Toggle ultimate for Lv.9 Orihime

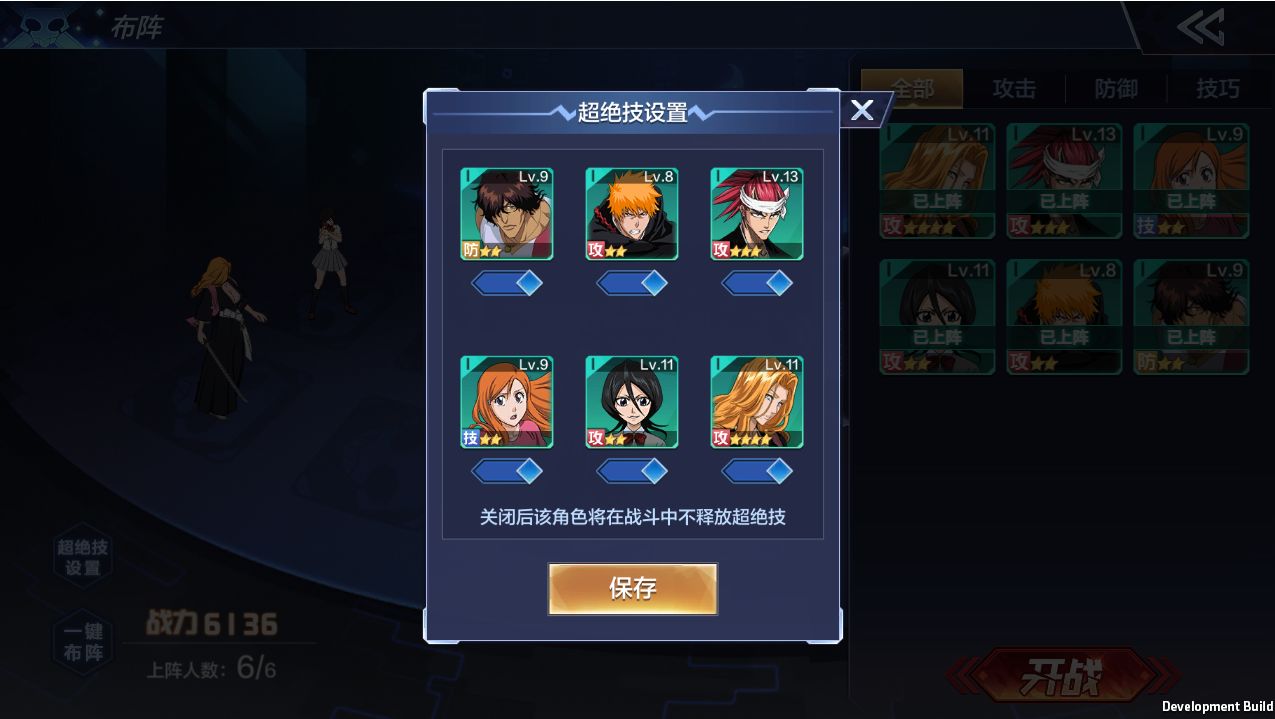pyautogui.click(x=507, y=471)
